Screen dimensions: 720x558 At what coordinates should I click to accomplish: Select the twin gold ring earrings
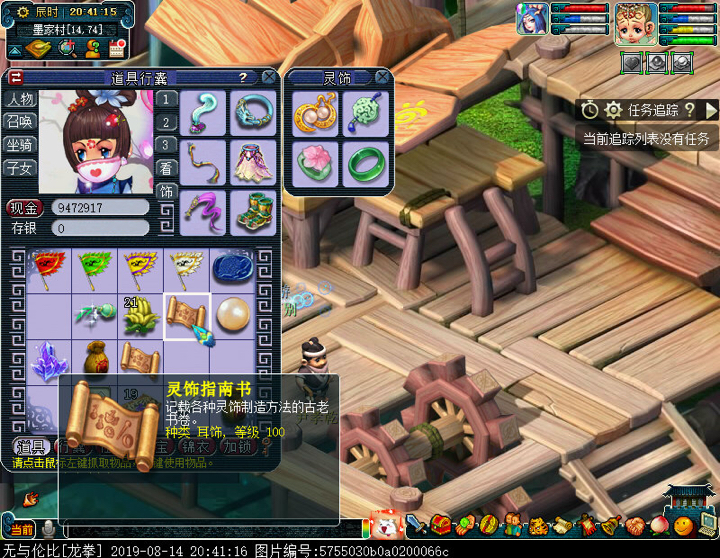[x=315, y=113]
